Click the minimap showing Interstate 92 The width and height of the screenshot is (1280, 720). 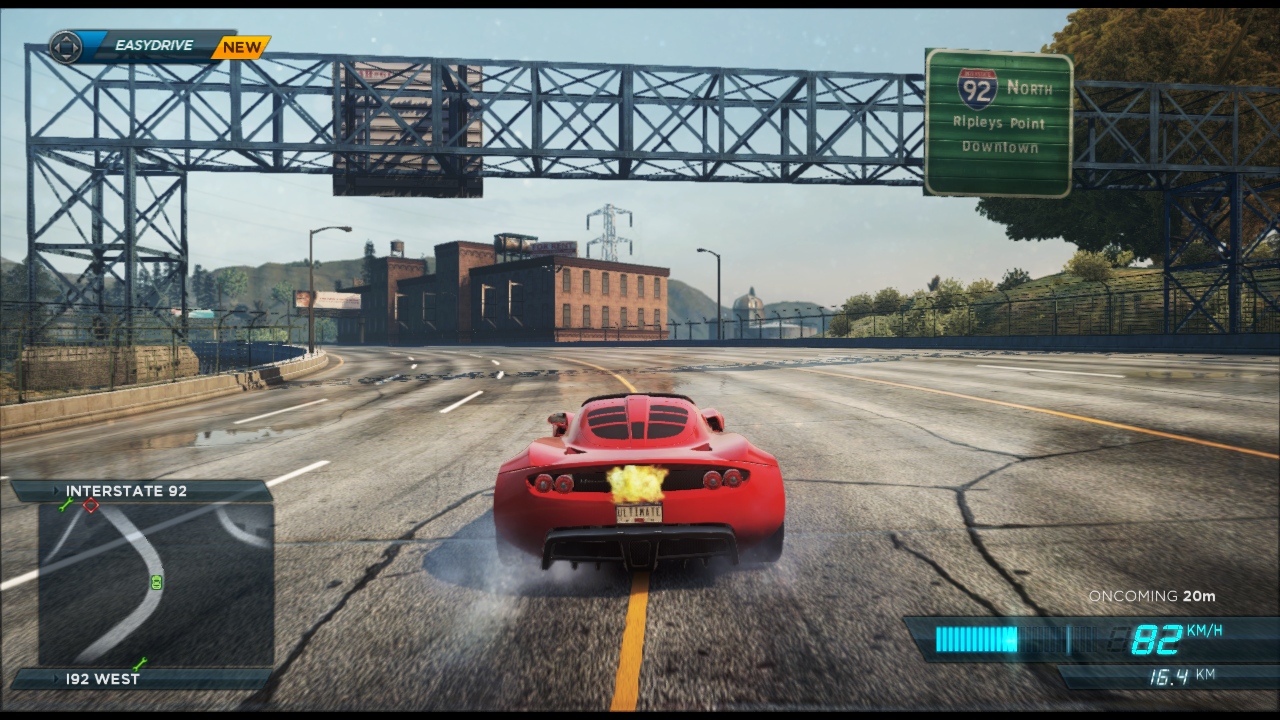tap(155, 585)
